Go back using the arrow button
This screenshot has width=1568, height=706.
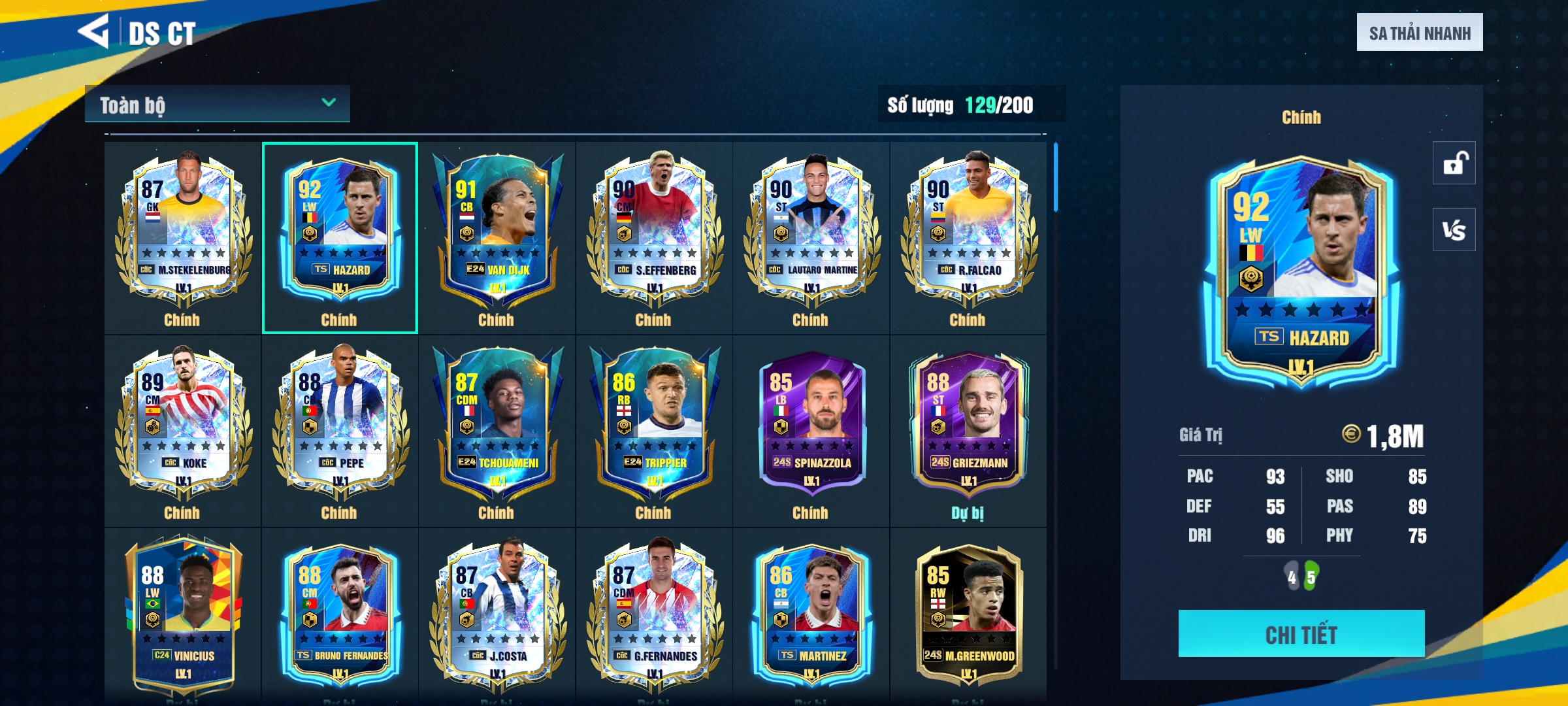point(93,31)
